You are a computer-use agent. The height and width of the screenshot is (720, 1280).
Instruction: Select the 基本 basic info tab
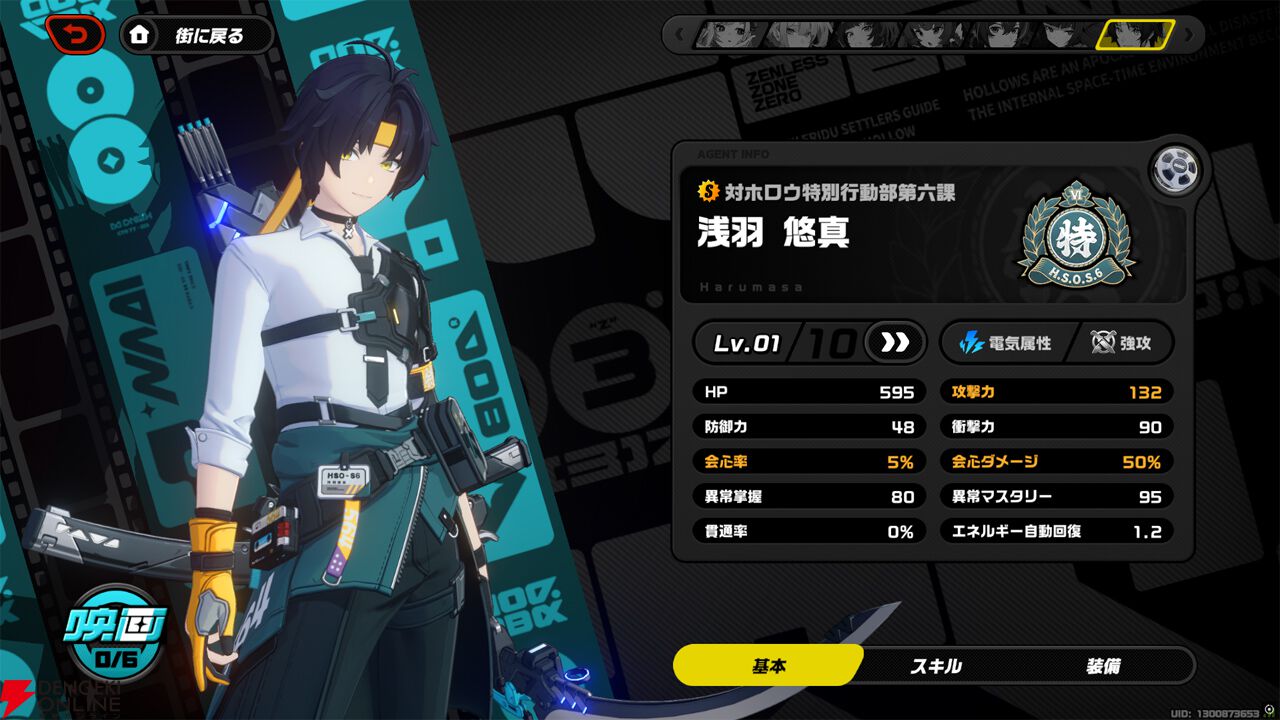click(767, 665)
